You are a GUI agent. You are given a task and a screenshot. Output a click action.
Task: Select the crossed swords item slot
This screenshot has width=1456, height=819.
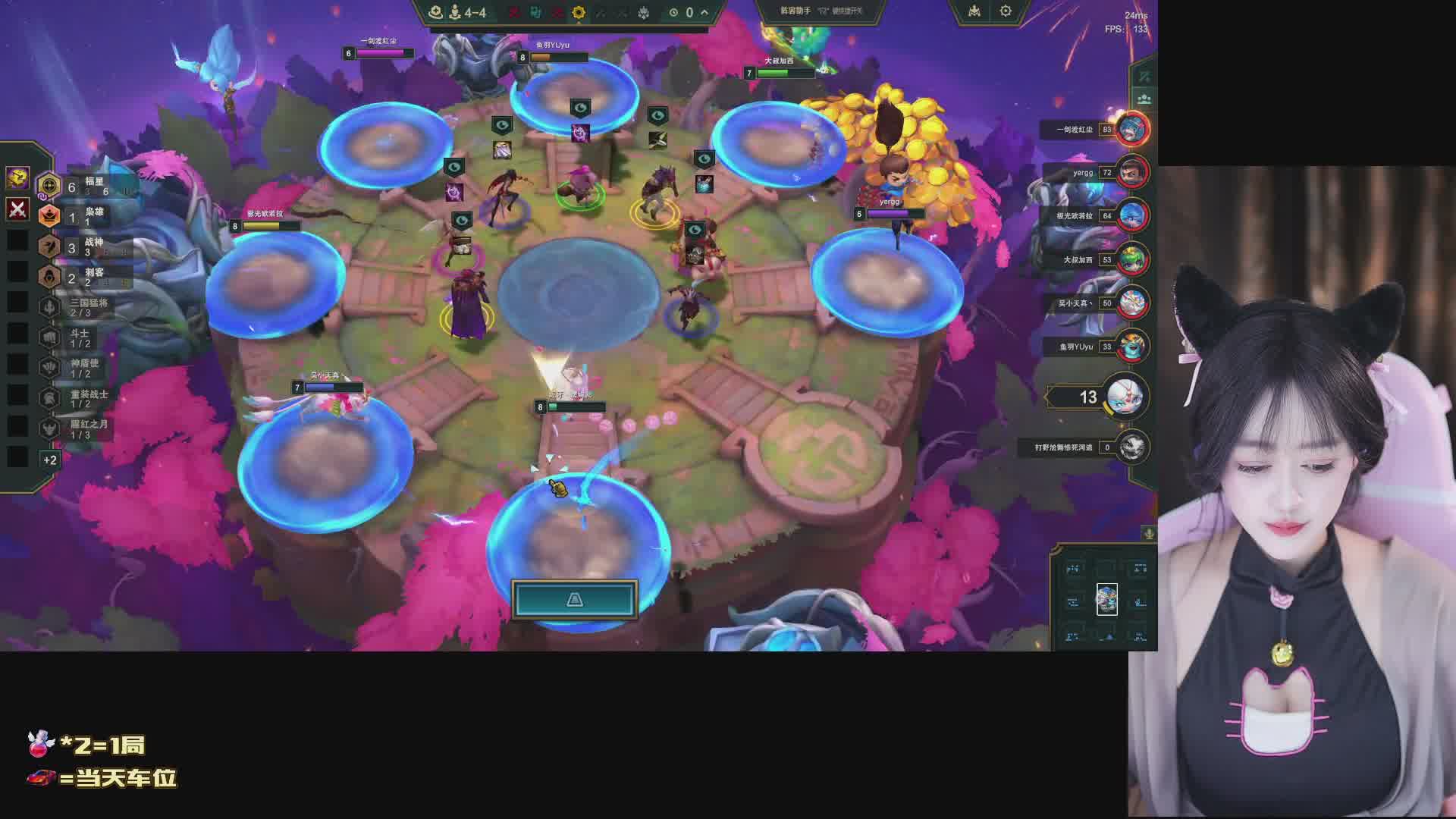click(18, 209)
